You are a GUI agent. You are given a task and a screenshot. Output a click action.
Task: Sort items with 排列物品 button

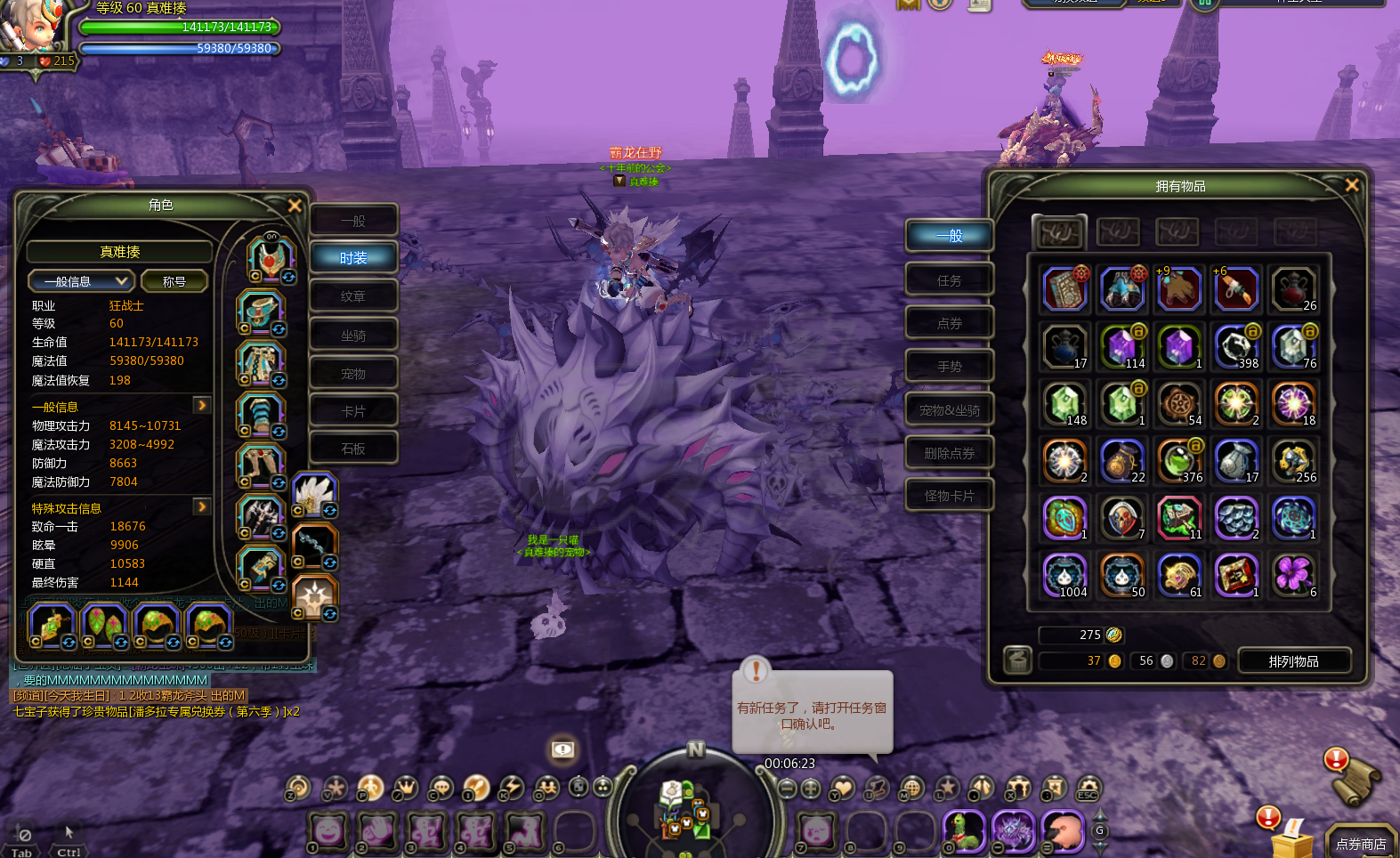[1293, 661]
